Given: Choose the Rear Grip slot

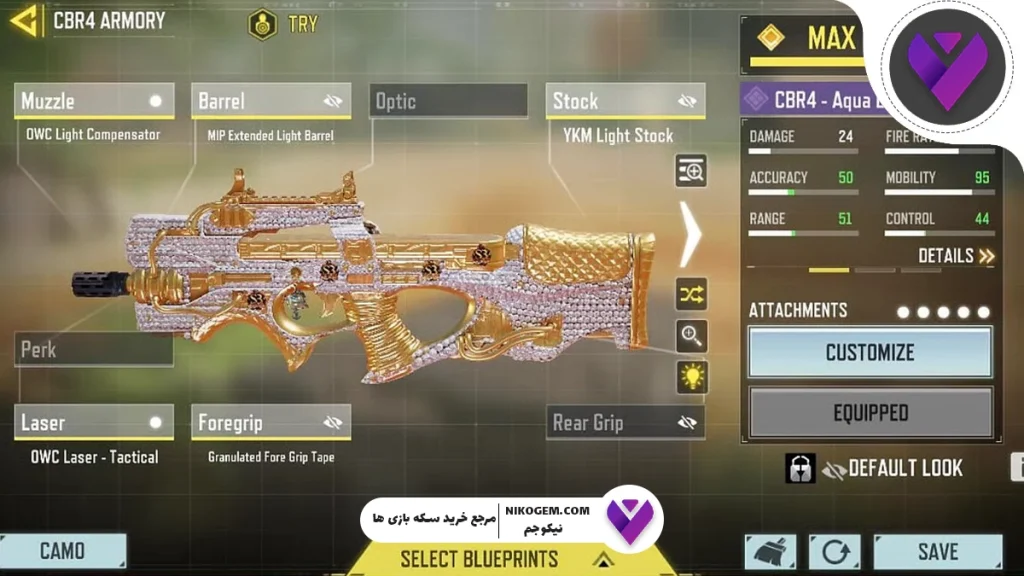Looking at the screenshot, I should (x=625, y=423).
